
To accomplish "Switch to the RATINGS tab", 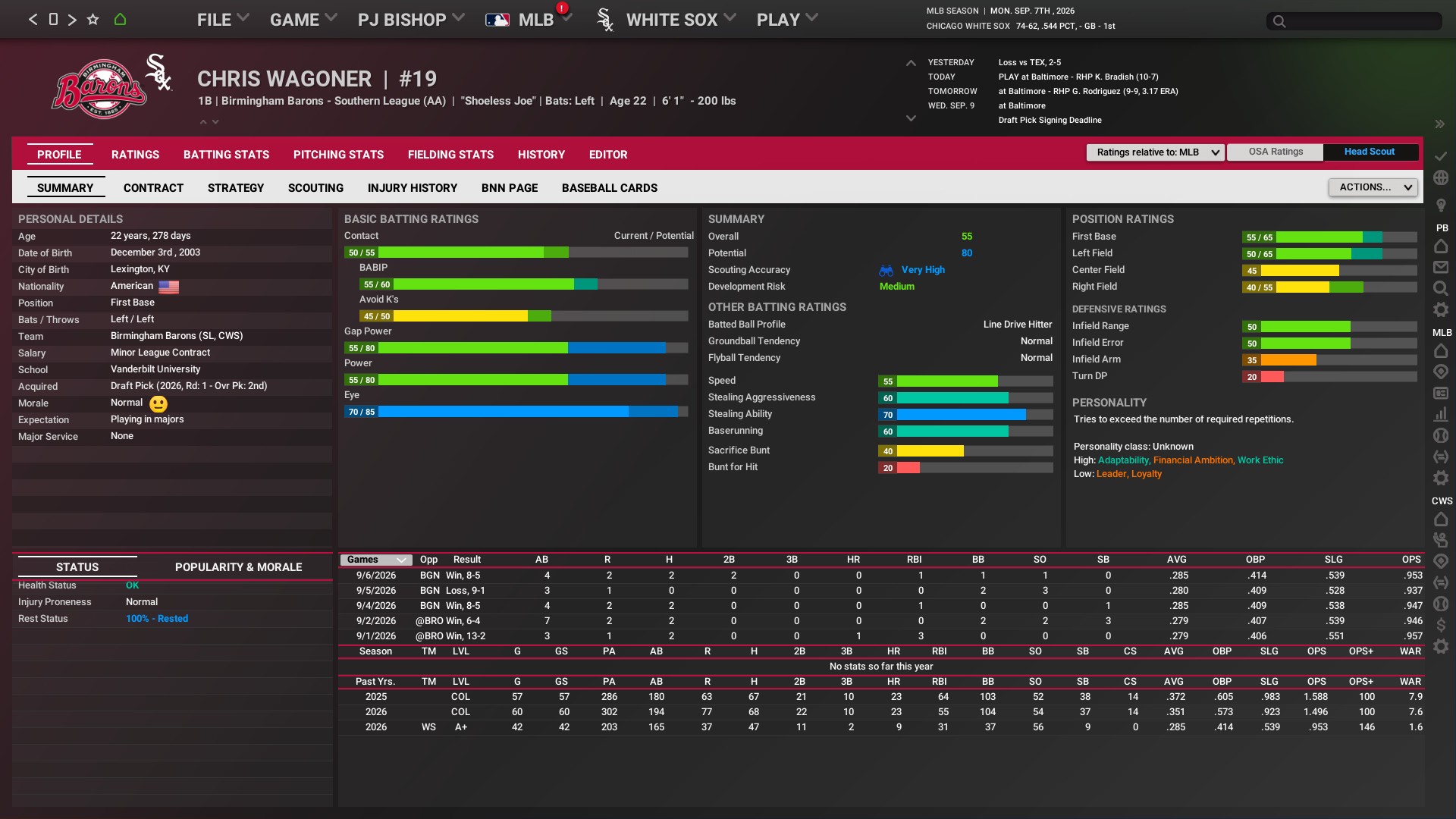I will pyautogui.click(x=135, y=155).
